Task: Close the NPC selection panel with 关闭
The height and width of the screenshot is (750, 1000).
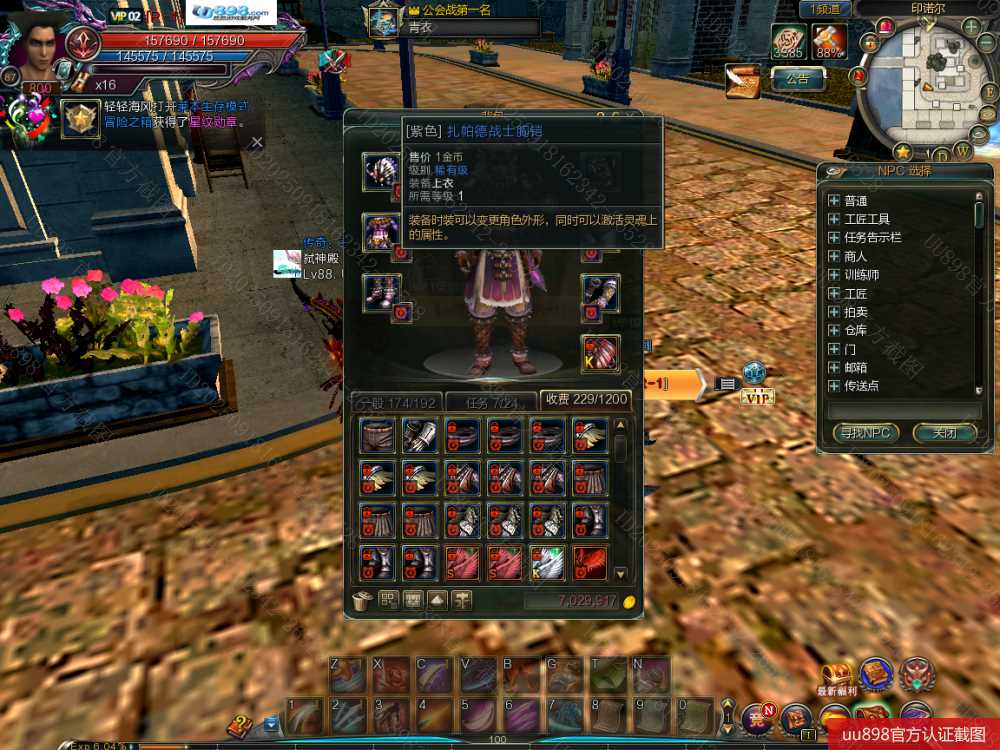Action: (x=944, y=433)
